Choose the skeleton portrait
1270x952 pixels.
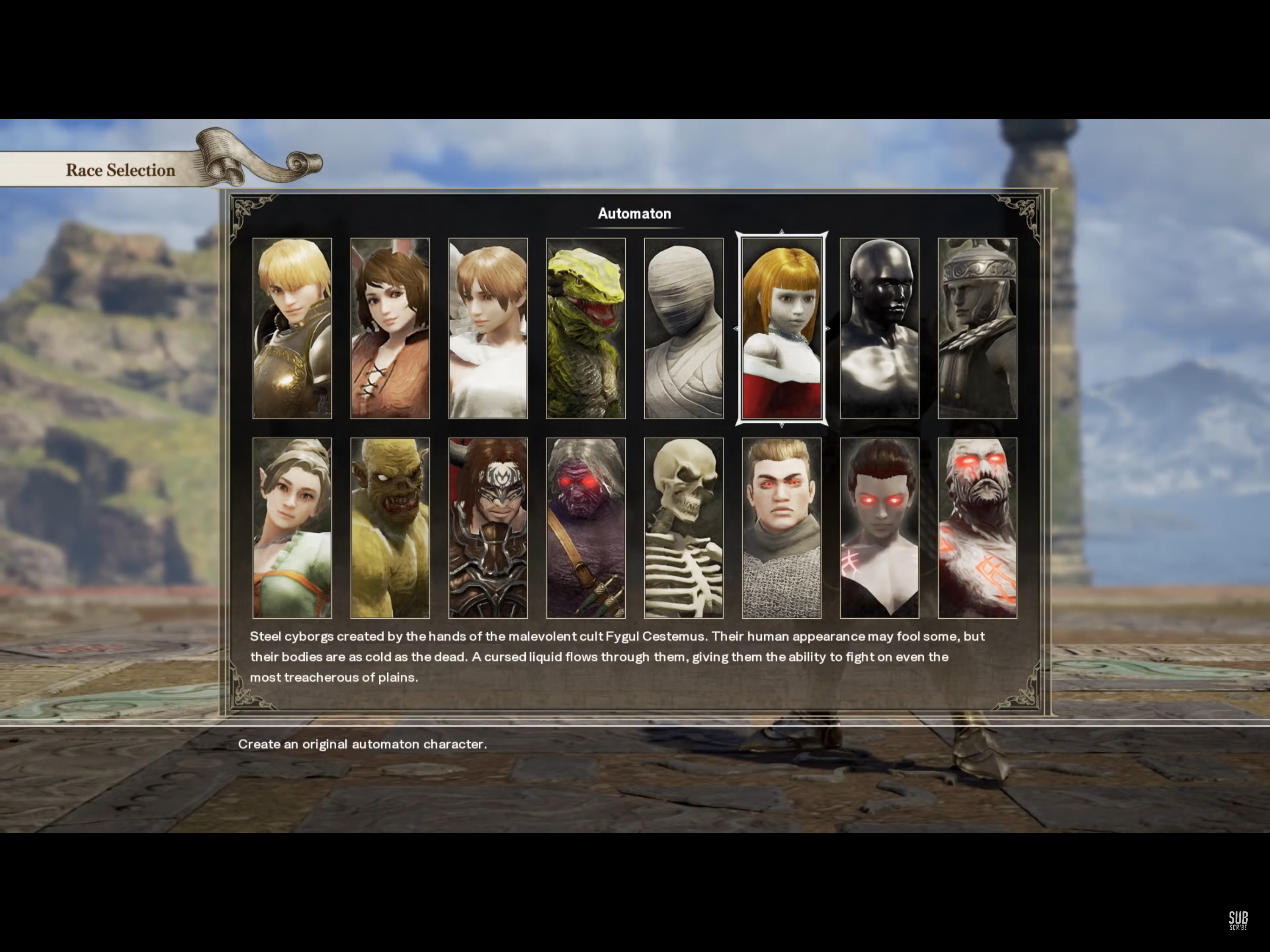click(x=683, y=528)
